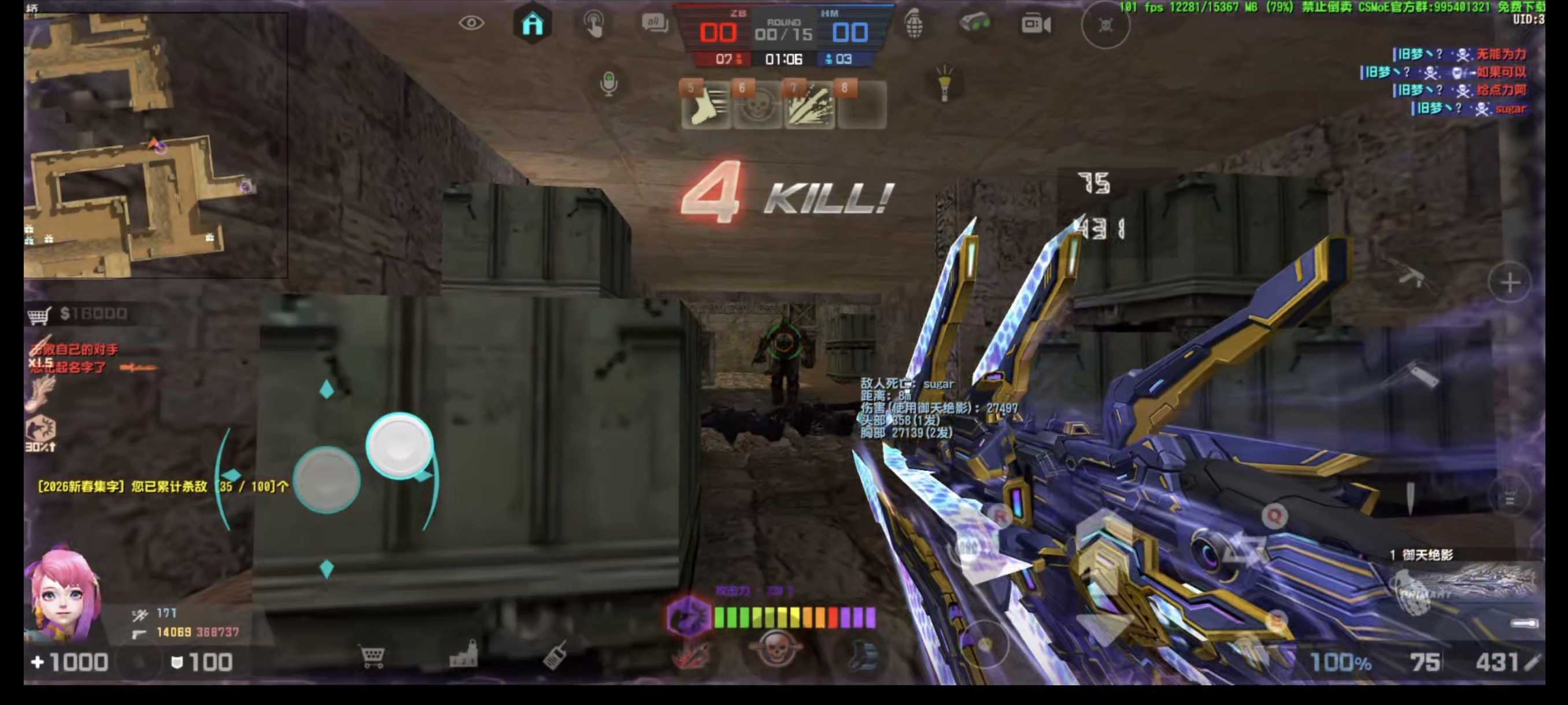Open the radio walkie-talkie commands

[554, 656]
